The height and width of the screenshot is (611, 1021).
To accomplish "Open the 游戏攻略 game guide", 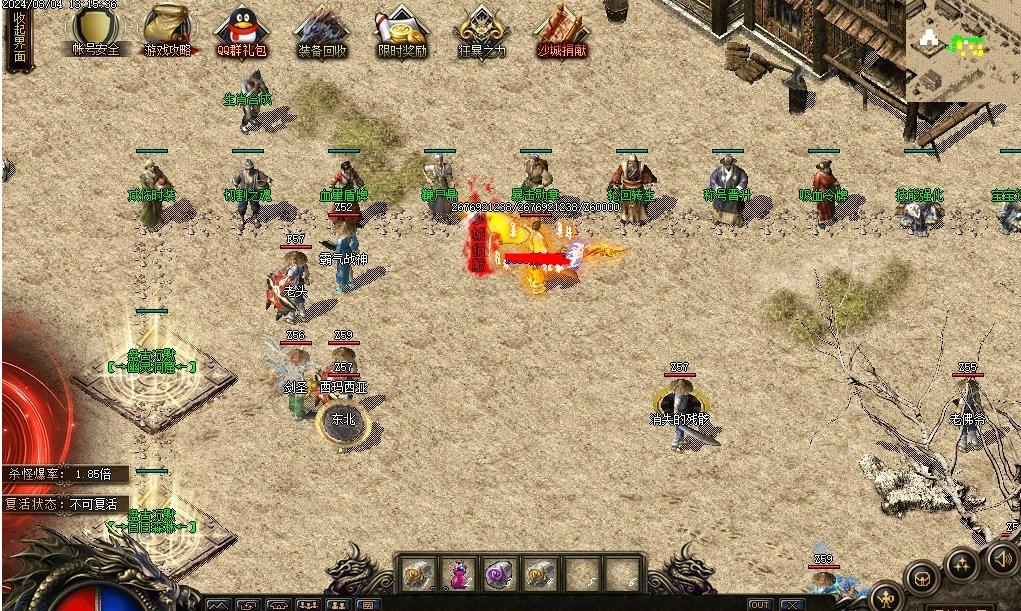I will [168, 31].
